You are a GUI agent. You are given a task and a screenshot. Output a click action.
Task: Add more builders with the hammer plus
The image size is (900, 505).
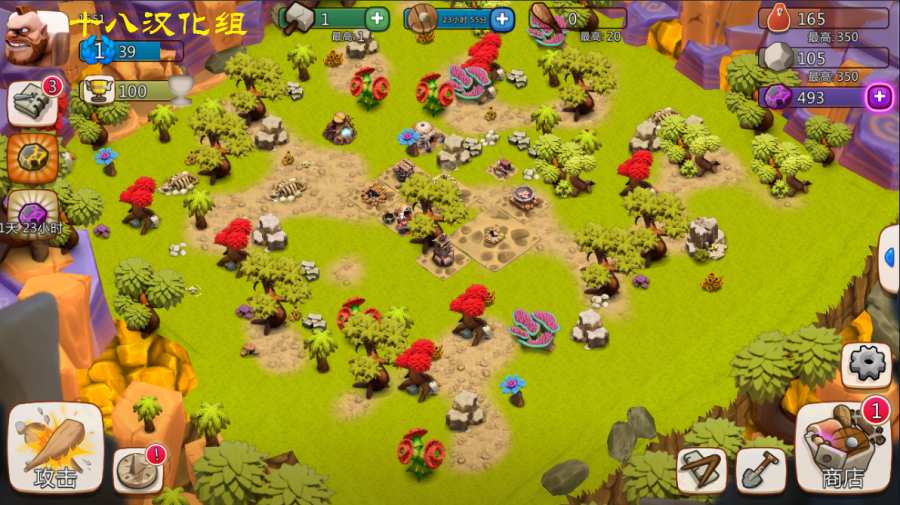click(376, 18)
